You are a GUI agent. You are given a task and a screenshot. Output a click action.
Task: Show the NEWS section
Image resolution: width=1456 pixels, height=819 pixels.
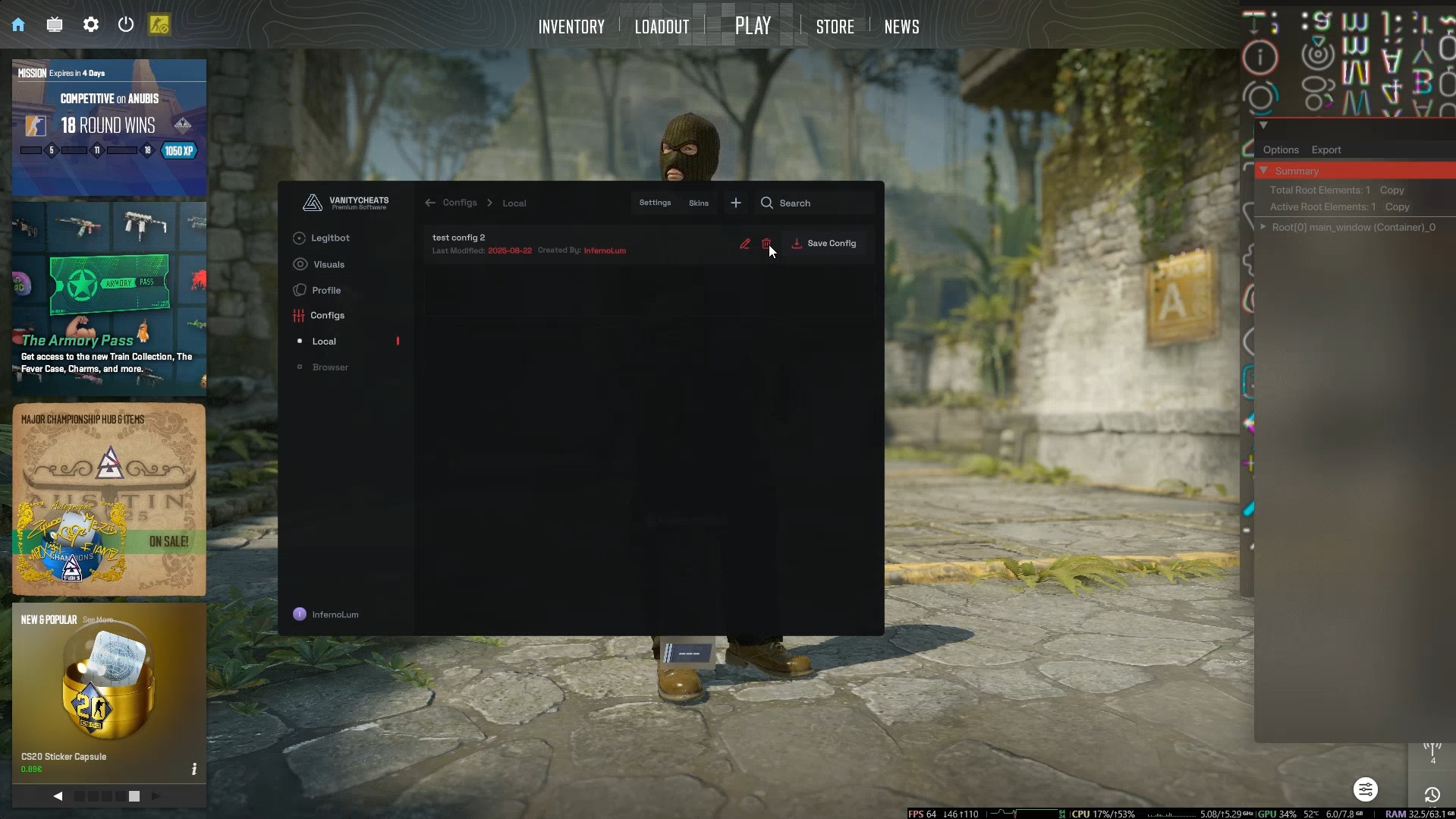point(901,27)
